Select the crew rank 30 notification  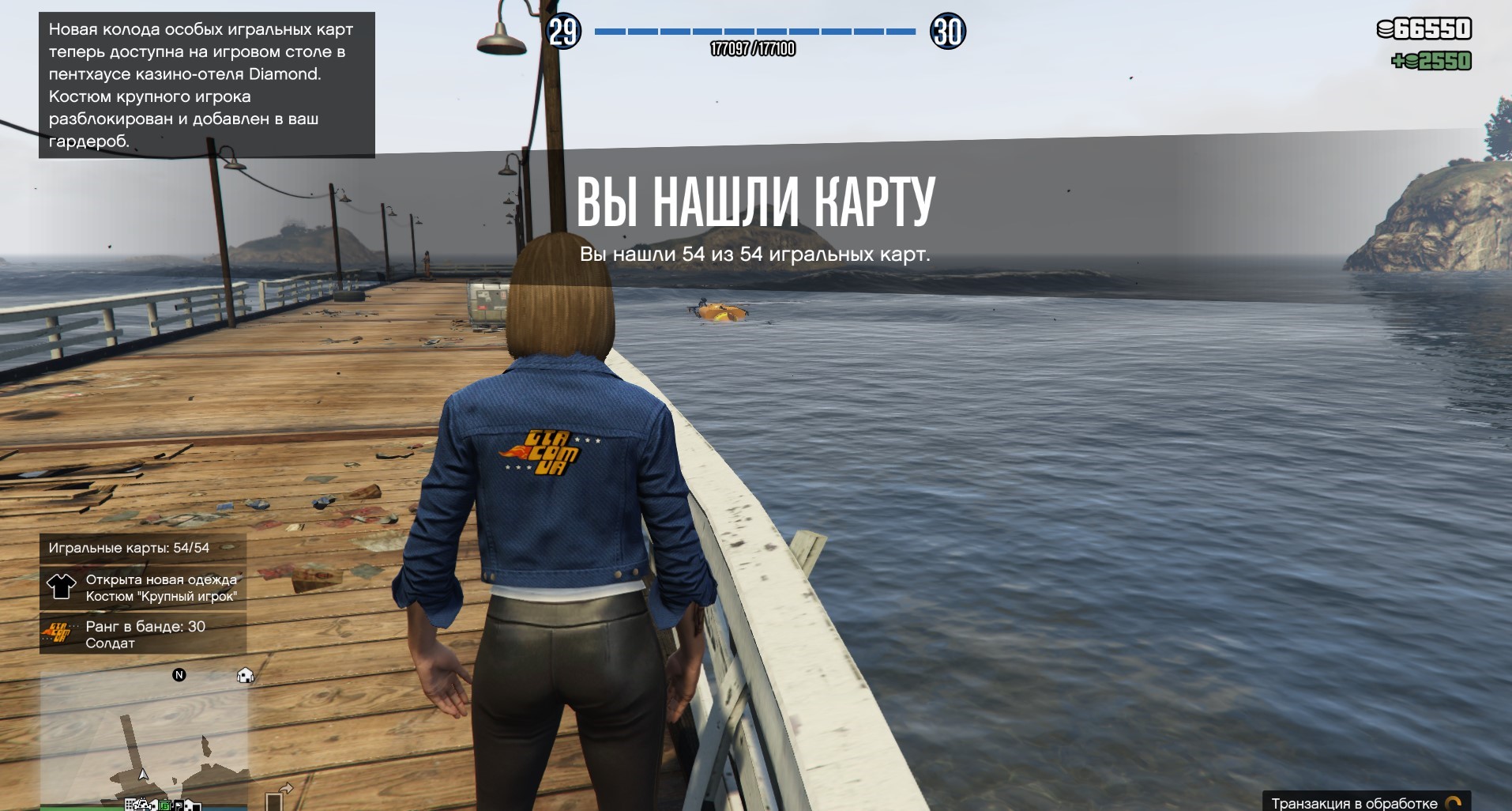(x=143, y=634)
